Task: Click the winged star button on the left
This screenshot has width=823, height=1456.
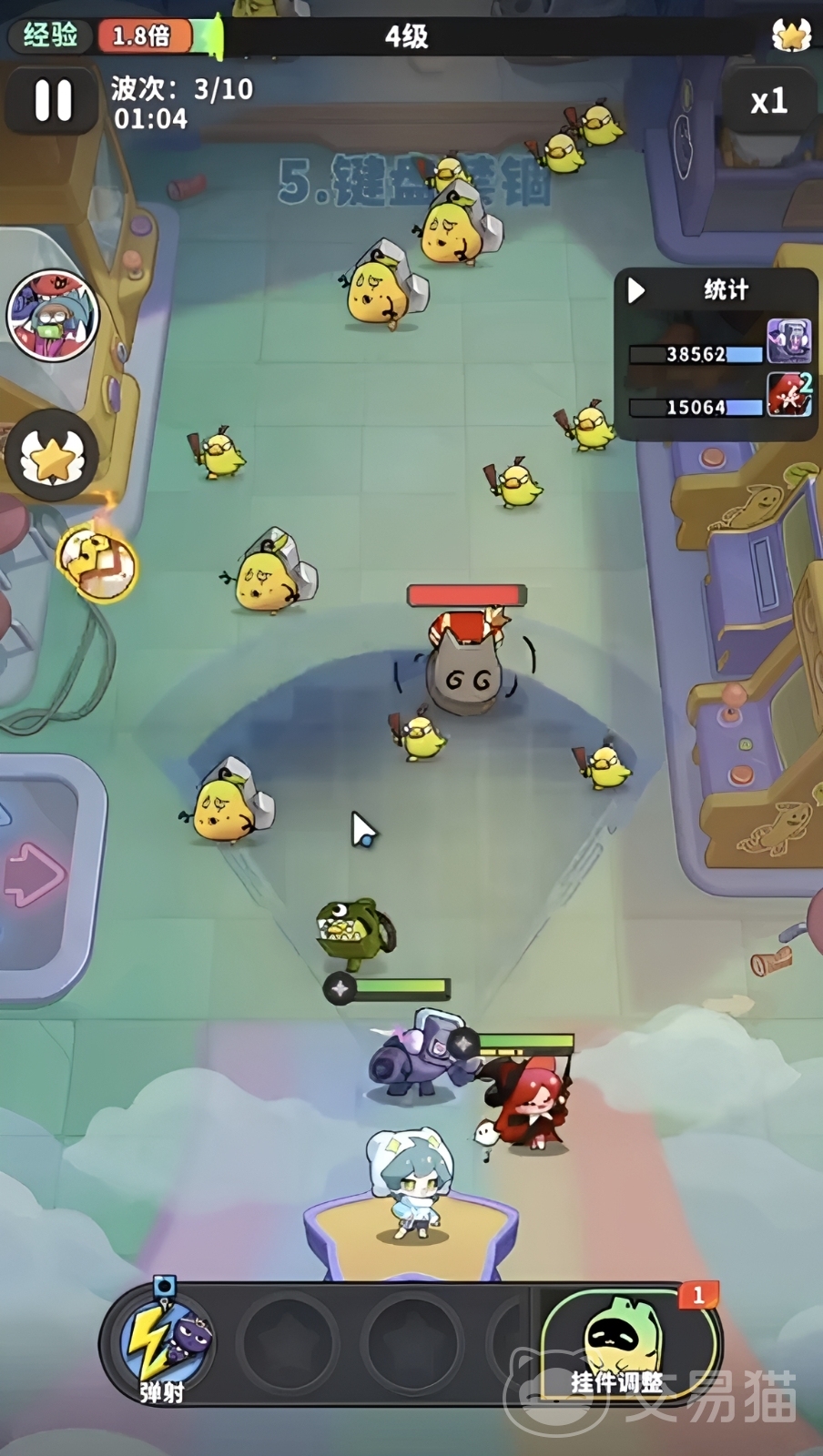Action: 52,455
